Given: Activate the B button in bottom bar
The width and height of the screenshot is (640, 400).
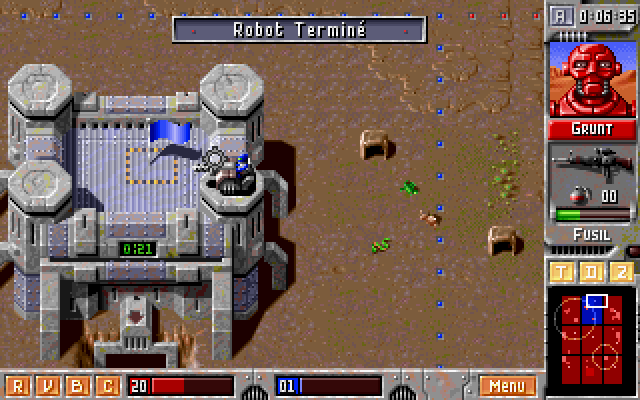Looking at the screenshot, I should (77, 386).
